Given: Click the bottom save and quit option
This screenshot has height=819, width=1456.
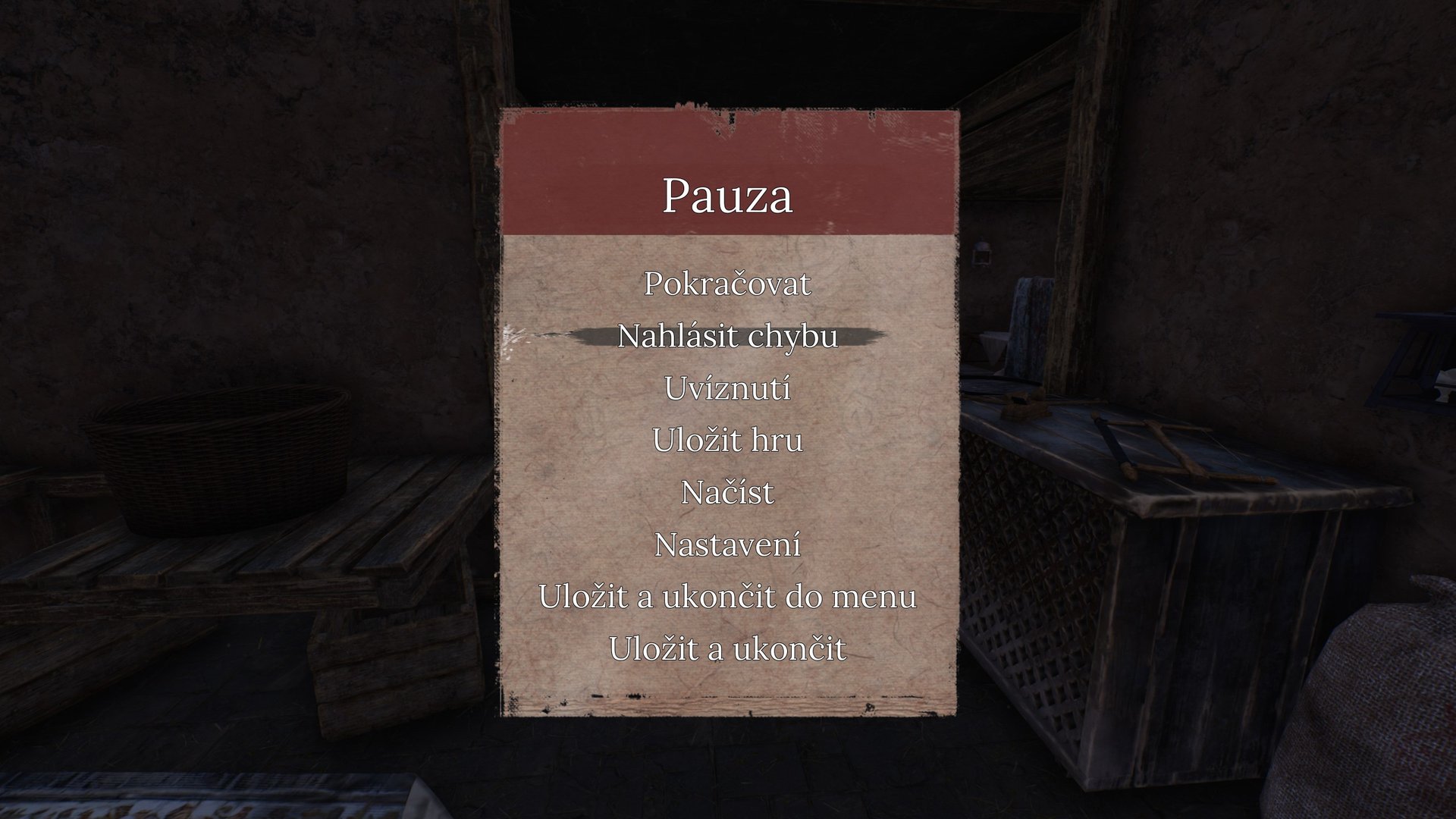Looking at the screenshot, I should [x=728, y=648].
